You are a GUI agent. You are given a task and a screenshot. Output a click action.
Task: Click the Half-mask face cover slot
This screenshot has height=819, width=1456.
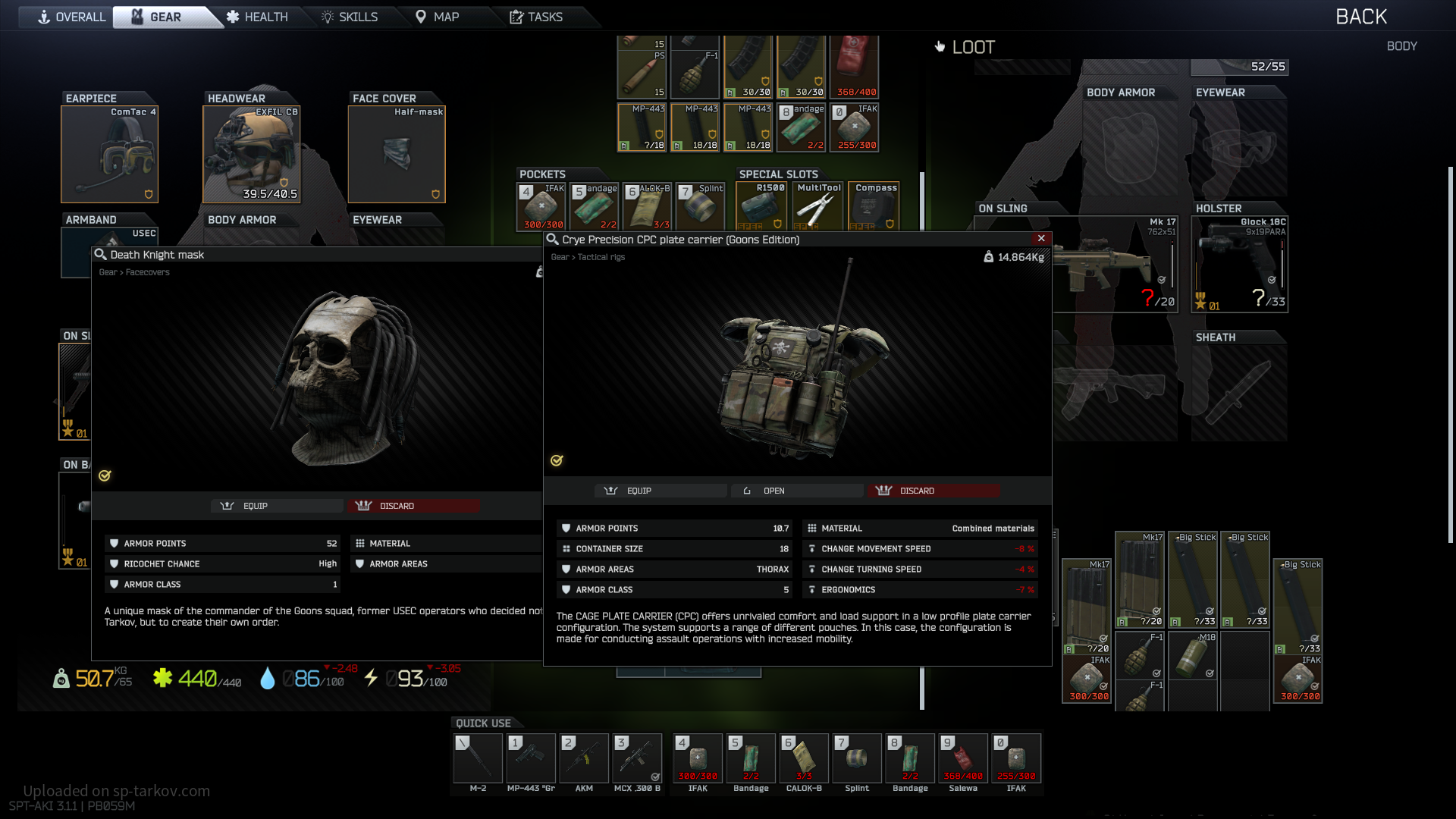pyautogui.click(x=396, y=155)
